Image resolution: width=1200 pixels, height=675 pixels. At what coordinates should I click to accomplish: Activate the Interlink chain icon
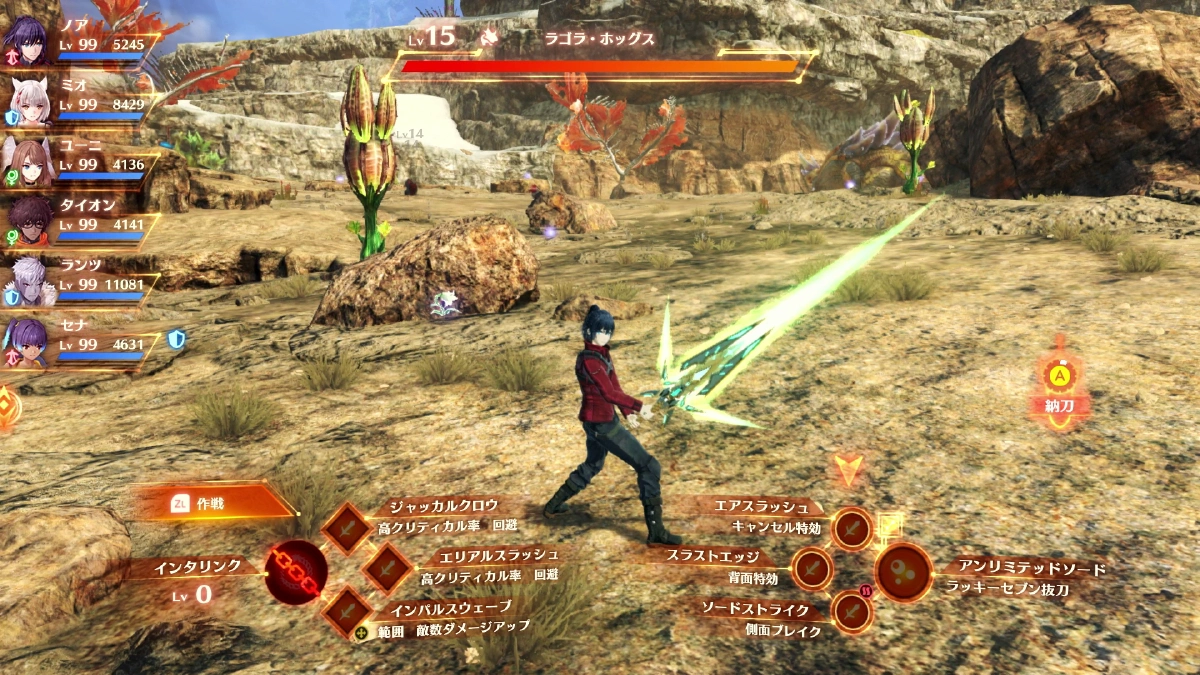(x=296, y=572)
